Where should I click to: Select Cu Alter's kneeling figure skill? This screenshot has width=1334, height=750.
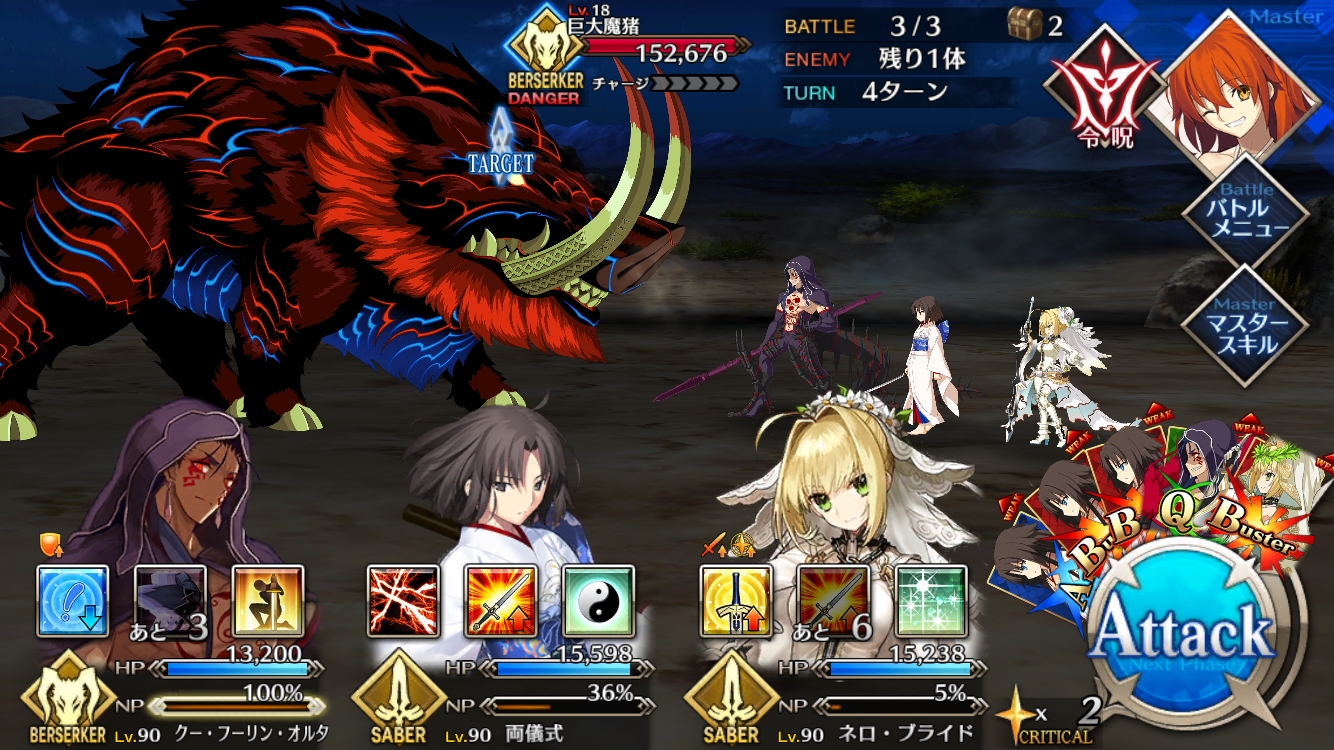268,601
